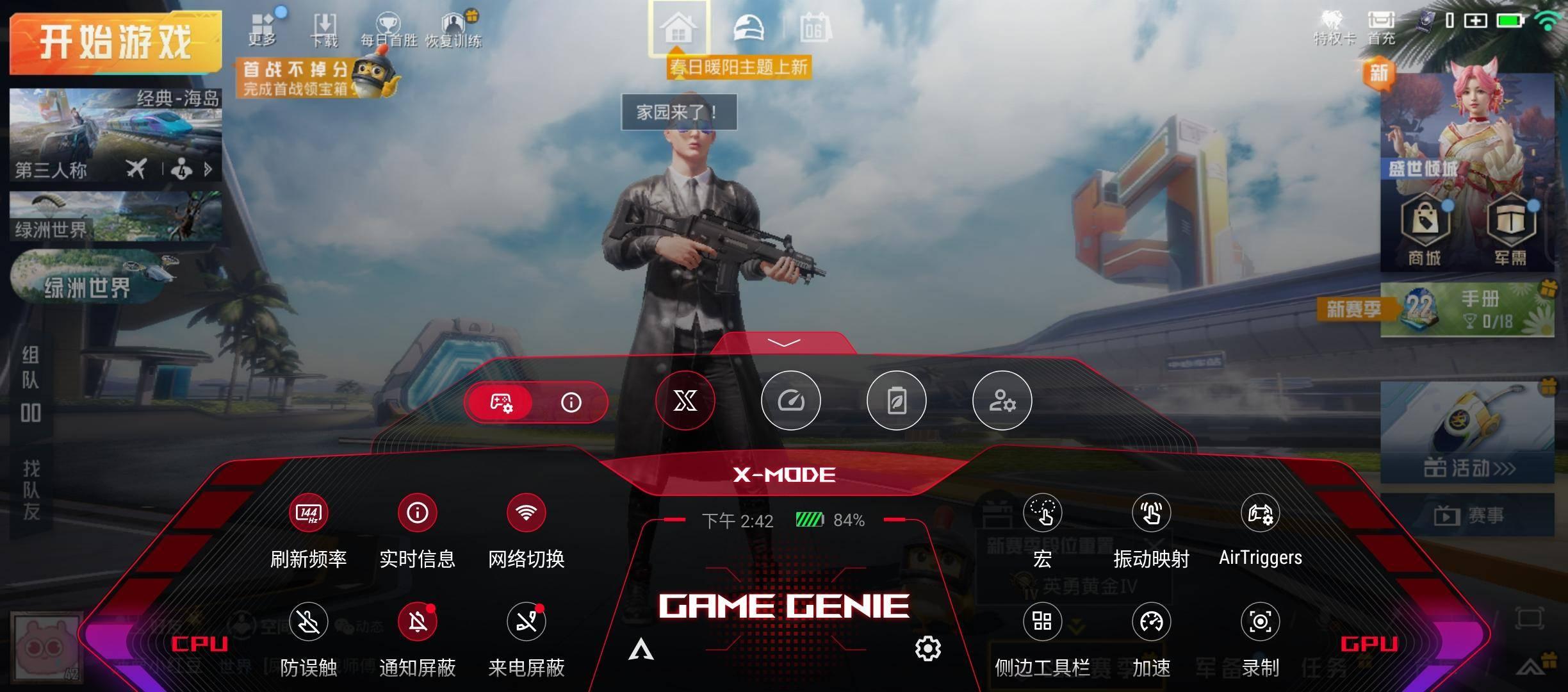Screen dimensions: 1568x692
Task: Open Game Genie gear settings
Action: pyautogui.click(x=928, y=649)
